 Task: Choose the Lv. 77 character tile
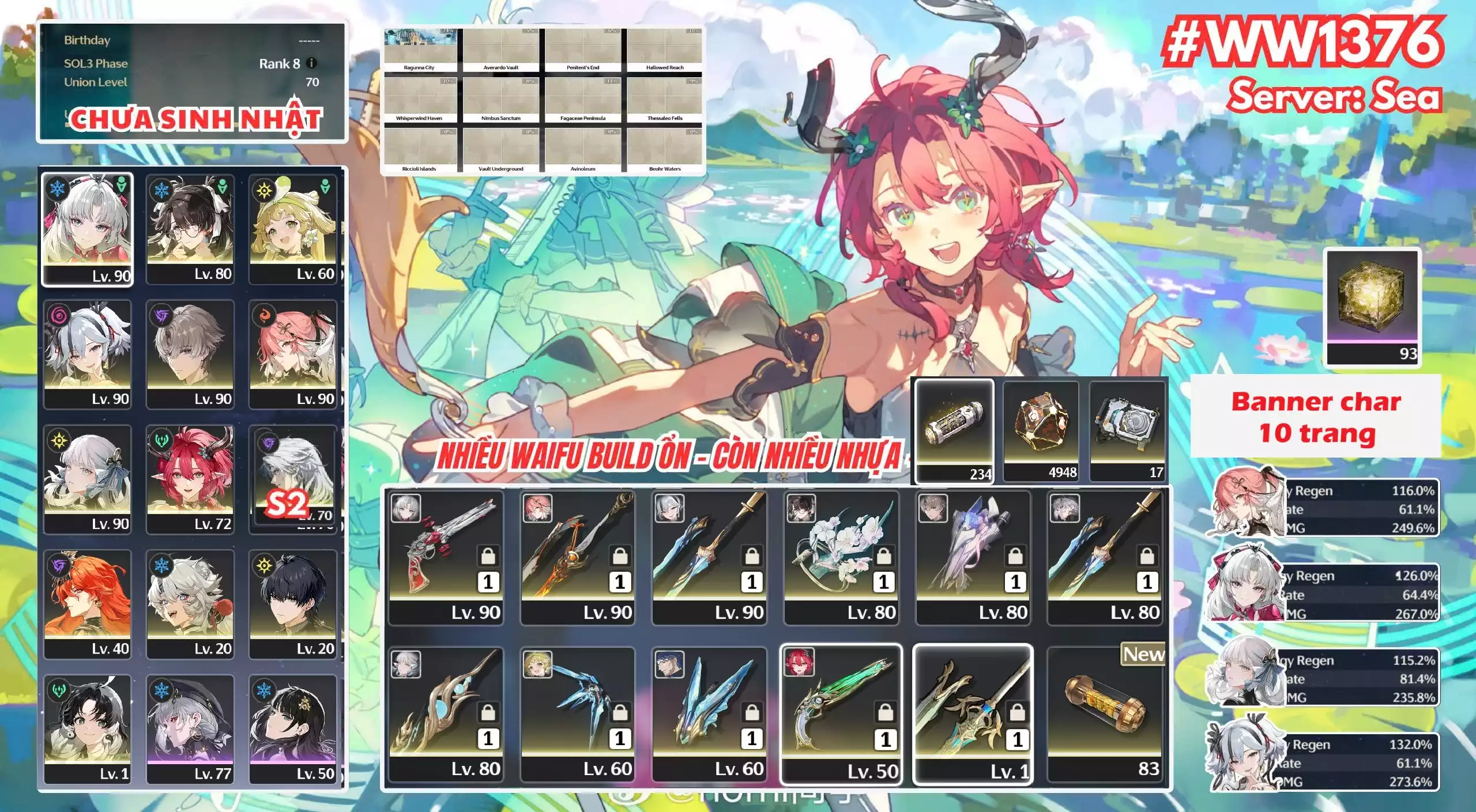click(x=190, y=728)
